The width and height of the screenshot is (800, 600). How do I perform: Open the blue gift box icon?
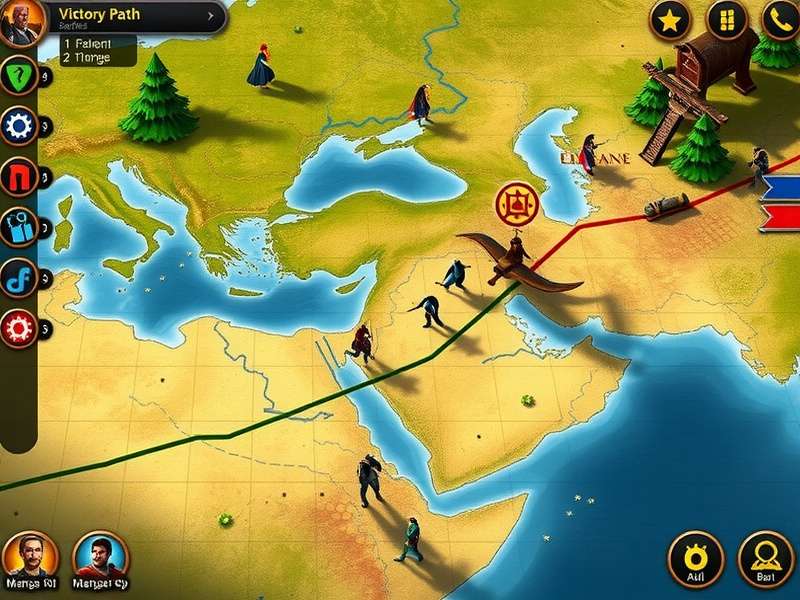tap(18, 228)
